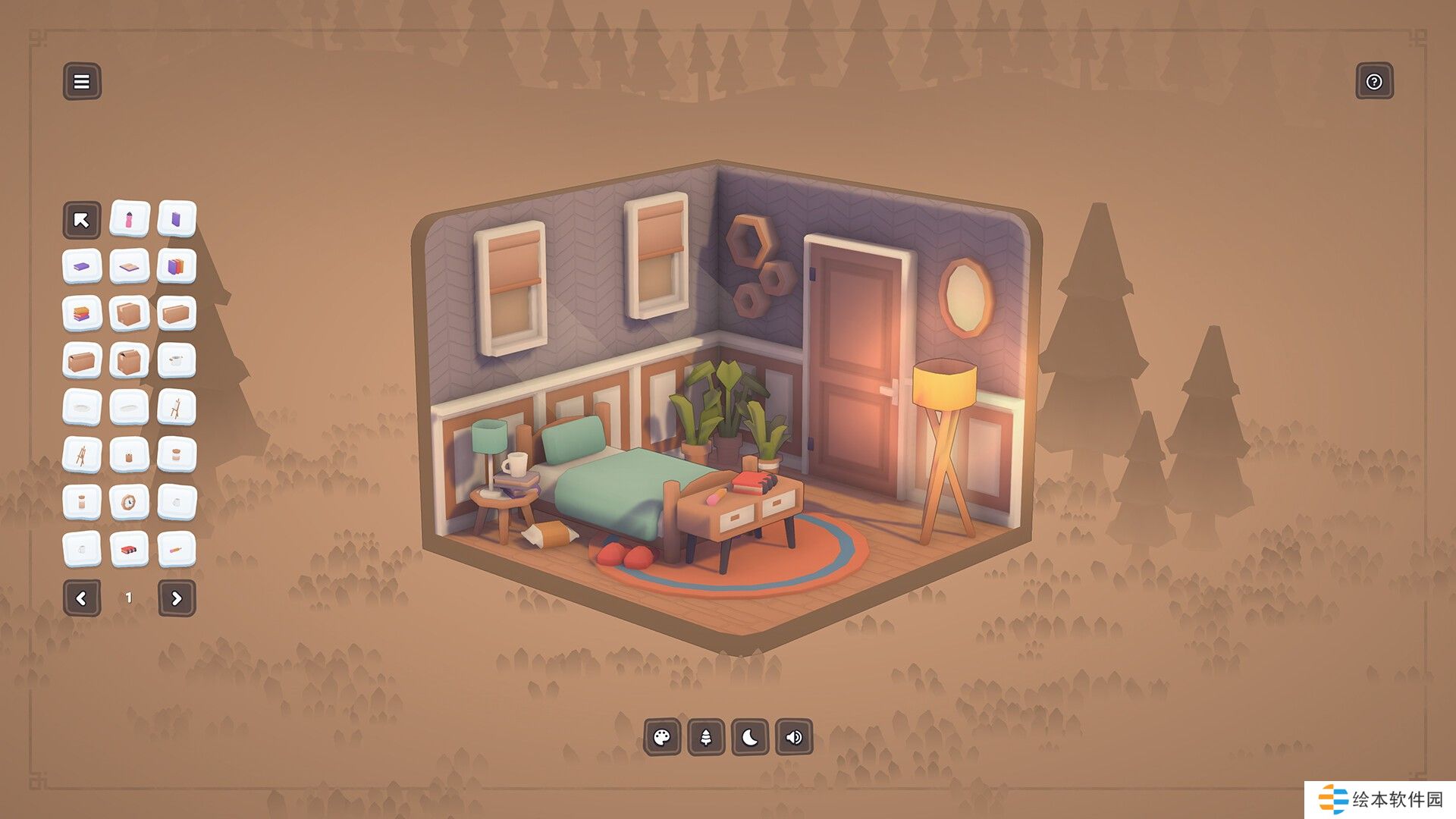1456x819 pixels.
Task: Select the row of three standing books
Action: [x=177, y=267]
